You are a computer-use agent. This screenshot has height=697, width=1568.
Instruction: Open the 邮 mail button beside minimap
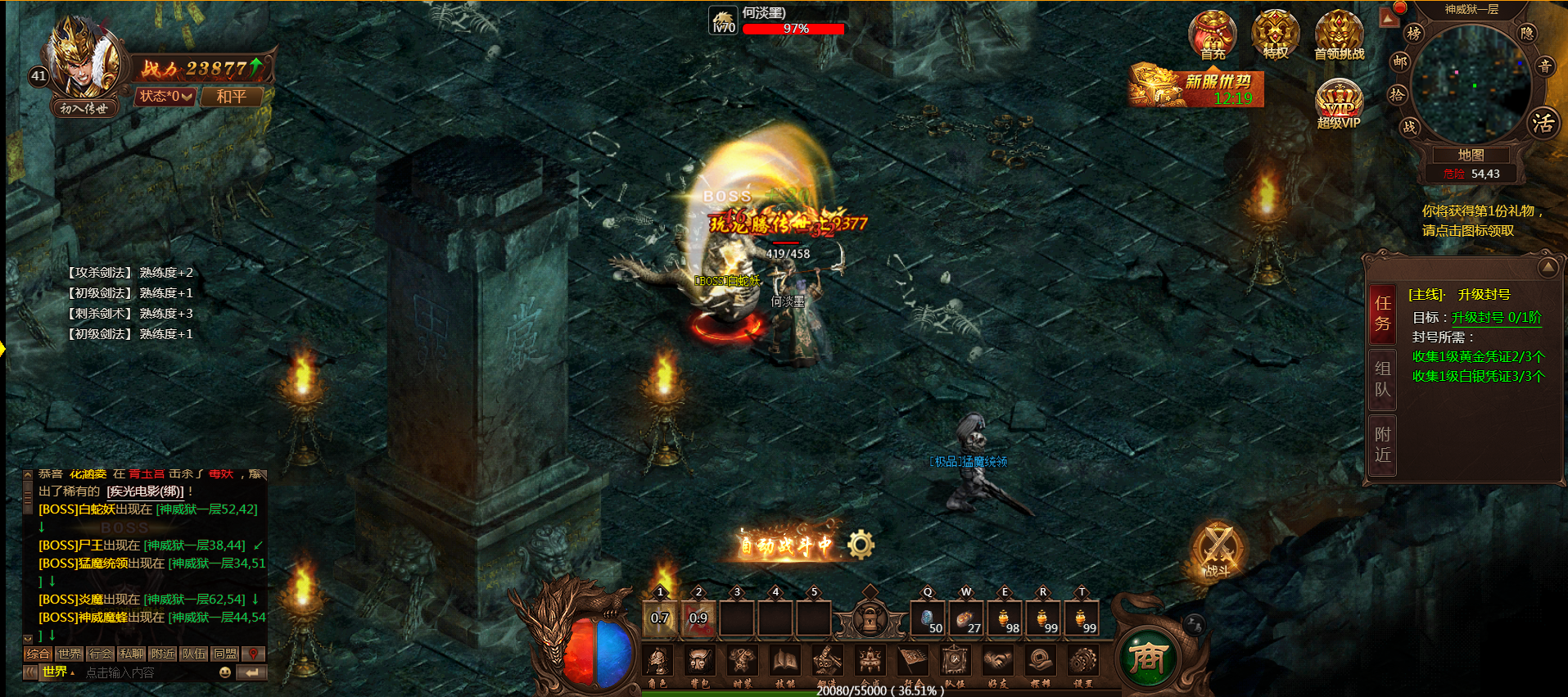pyautogui.click(x=1400, y=61)
